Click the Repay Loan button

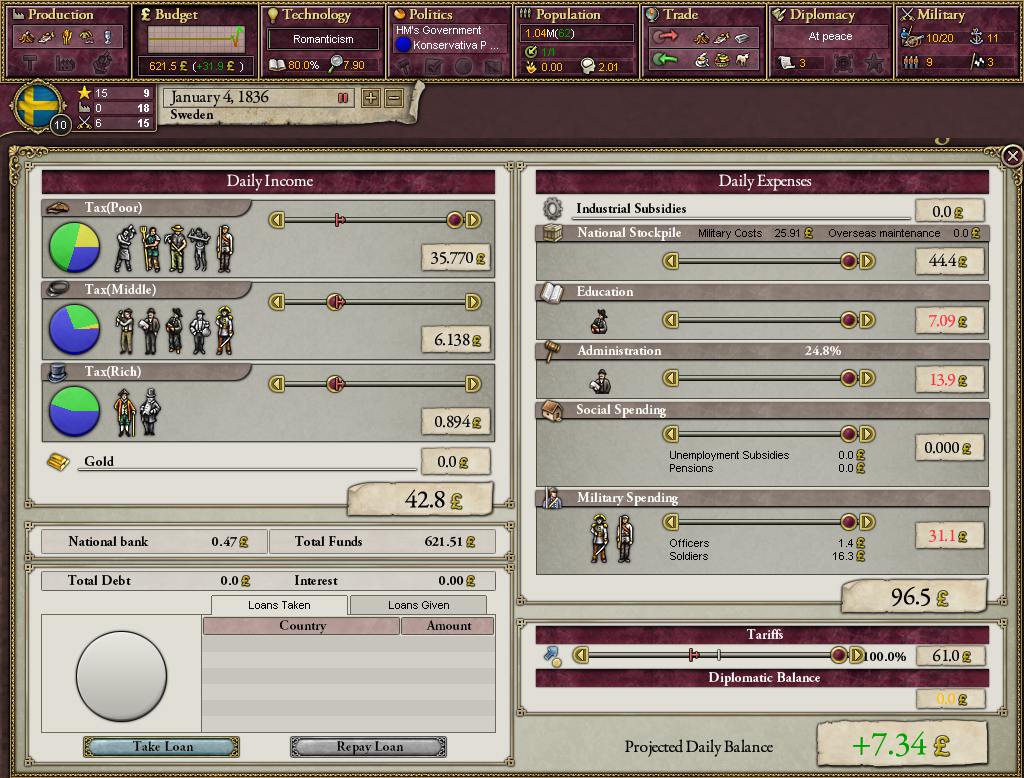(368, 747)
